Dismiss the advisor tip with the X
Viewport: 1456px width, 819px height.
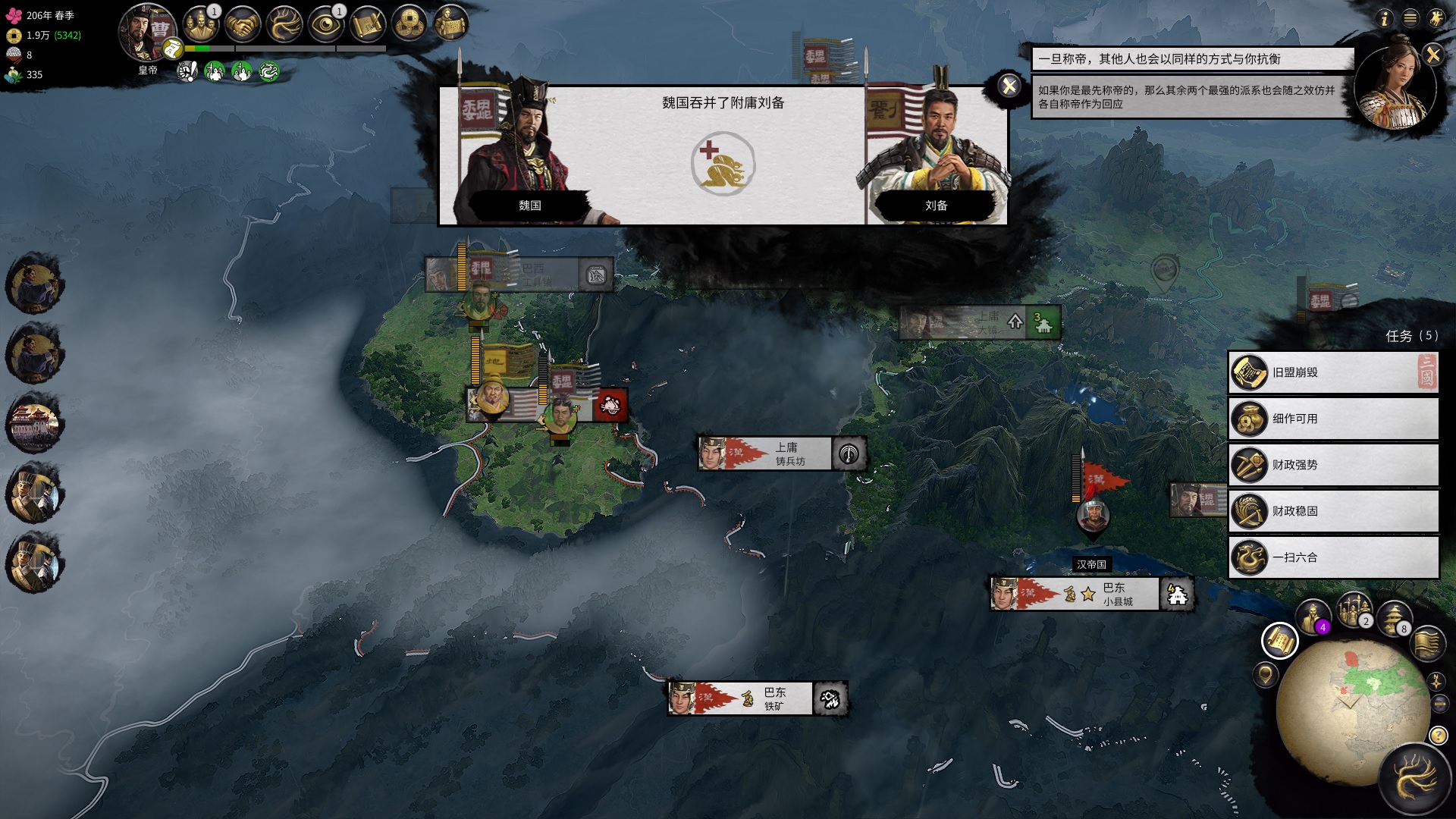point(1432,55)
